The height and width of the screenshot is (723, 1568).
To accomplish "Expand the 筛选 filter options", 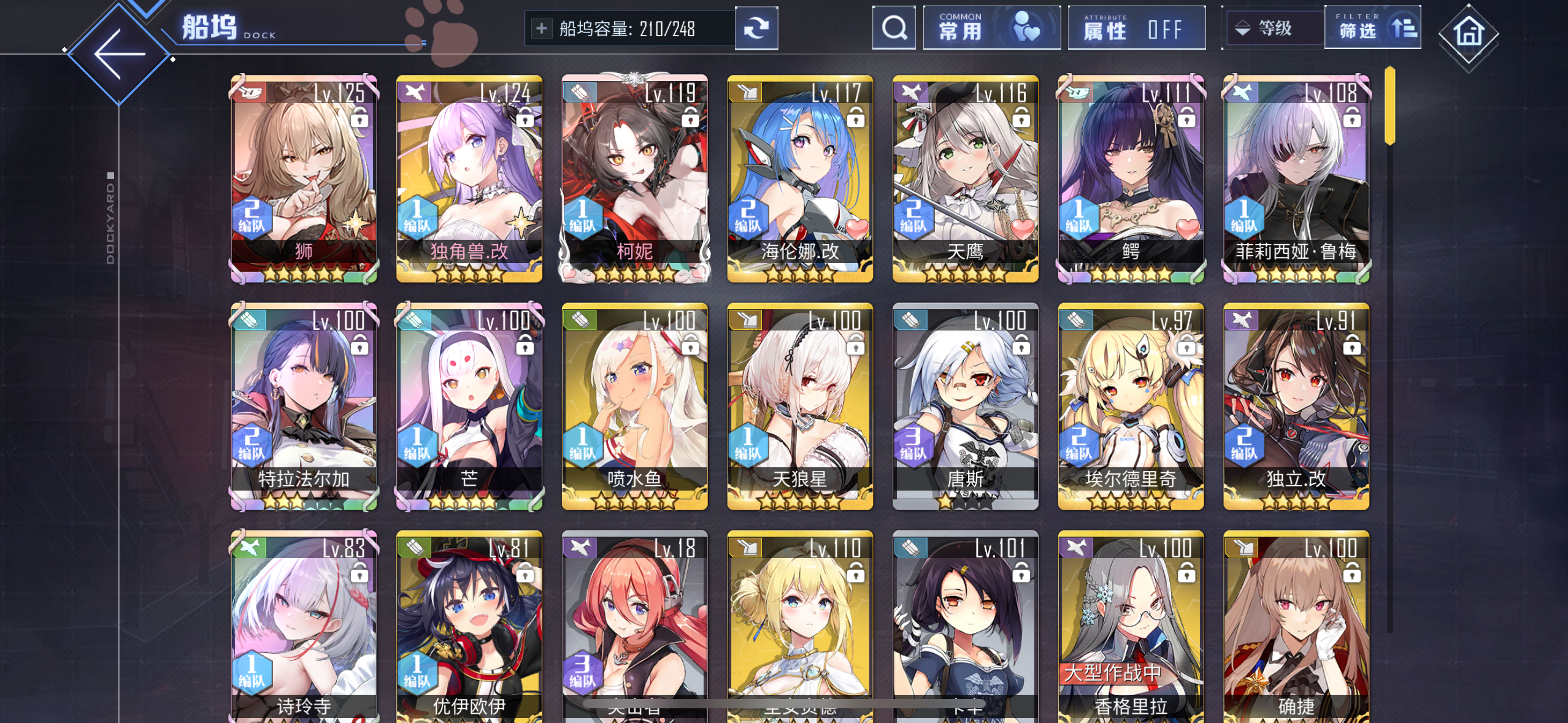I will click(x=1372, y=27).
